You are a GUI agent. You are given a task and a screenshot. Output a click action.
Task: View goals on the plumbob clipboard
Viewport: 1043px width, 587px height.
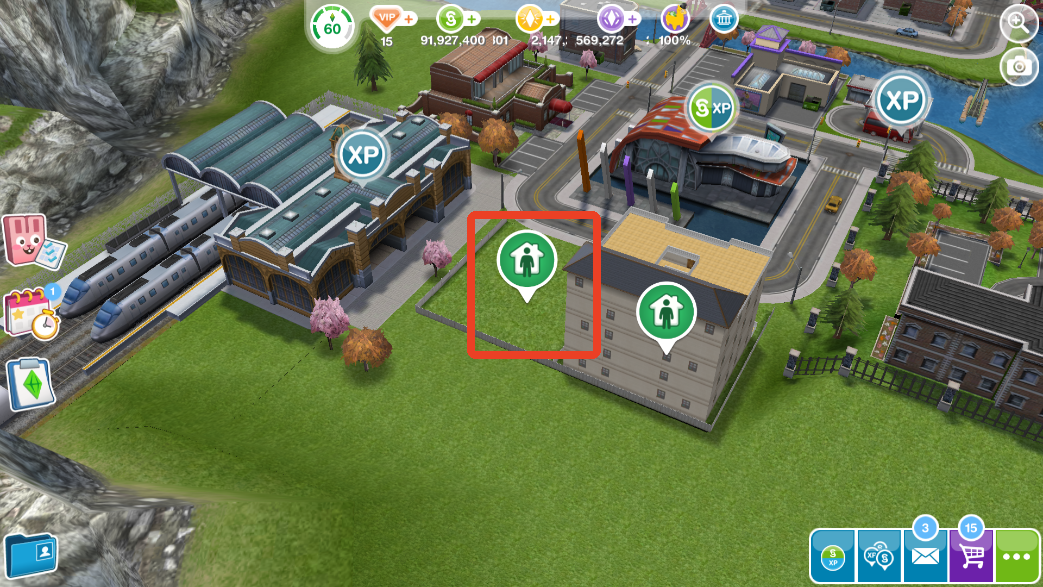coord(30,385)
